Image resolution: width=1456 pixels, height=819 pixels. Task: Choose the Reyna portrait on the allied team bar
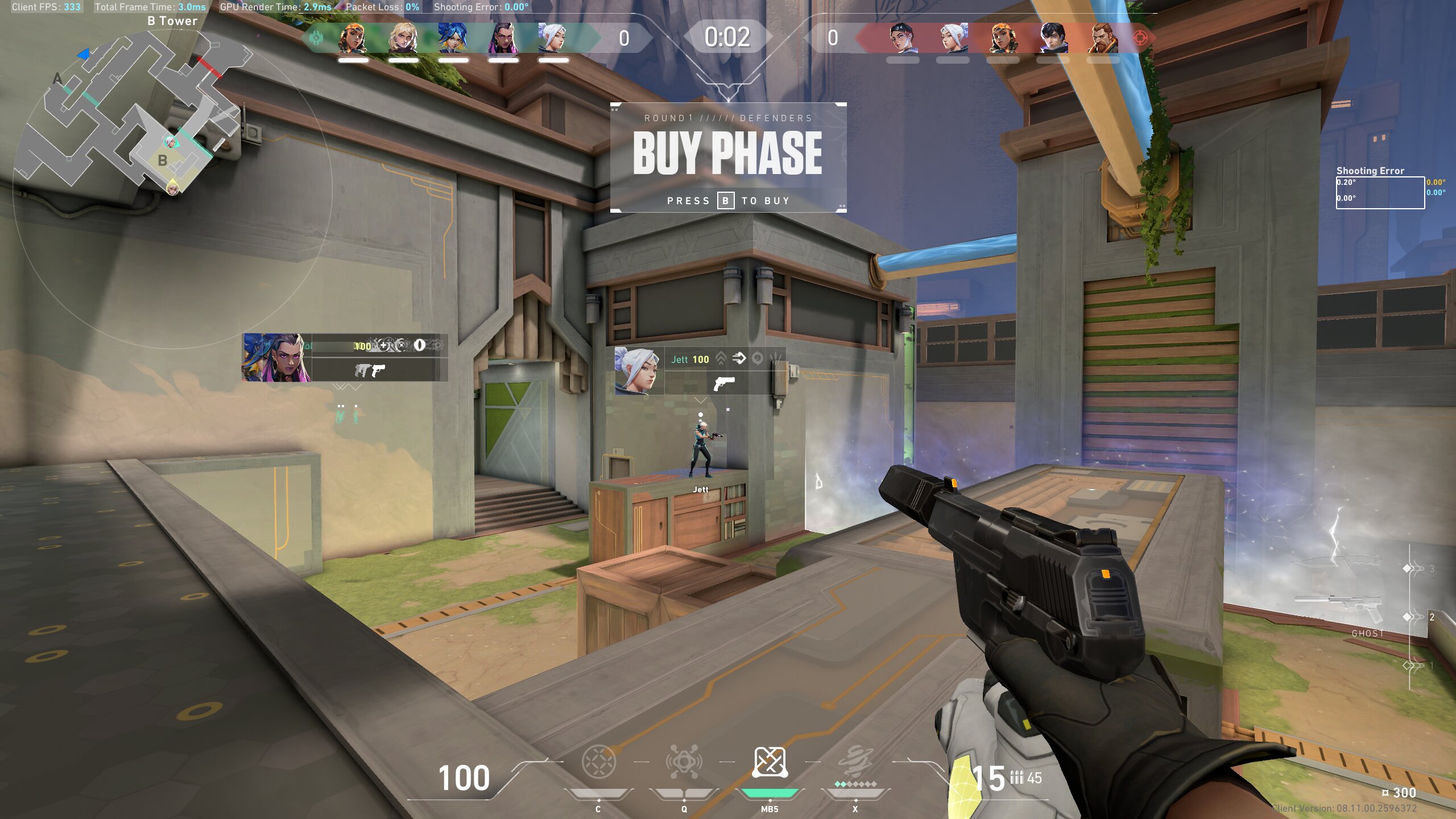[x=503, y=39]
